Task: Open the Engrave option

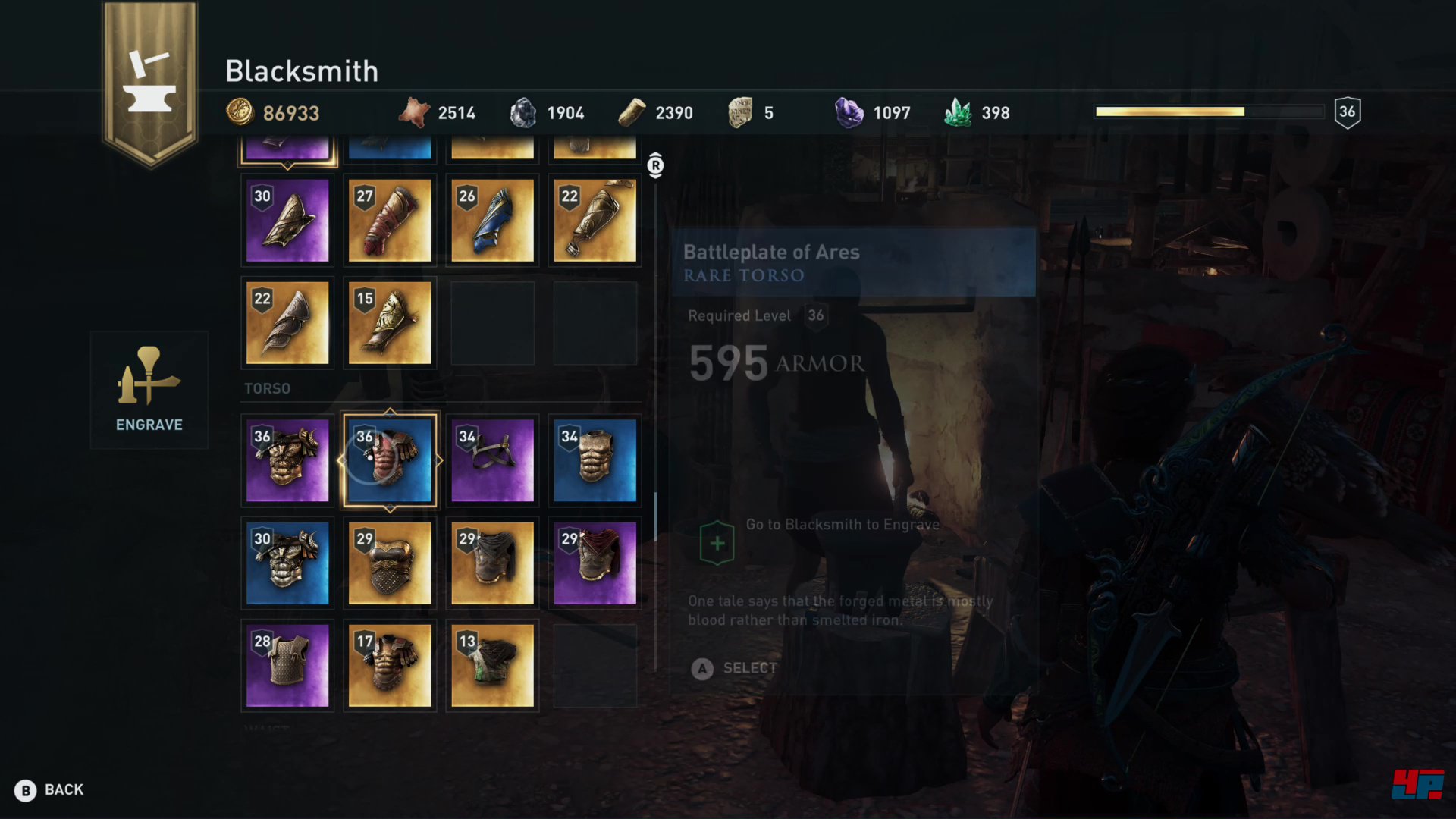Action: tap(149, 391)
